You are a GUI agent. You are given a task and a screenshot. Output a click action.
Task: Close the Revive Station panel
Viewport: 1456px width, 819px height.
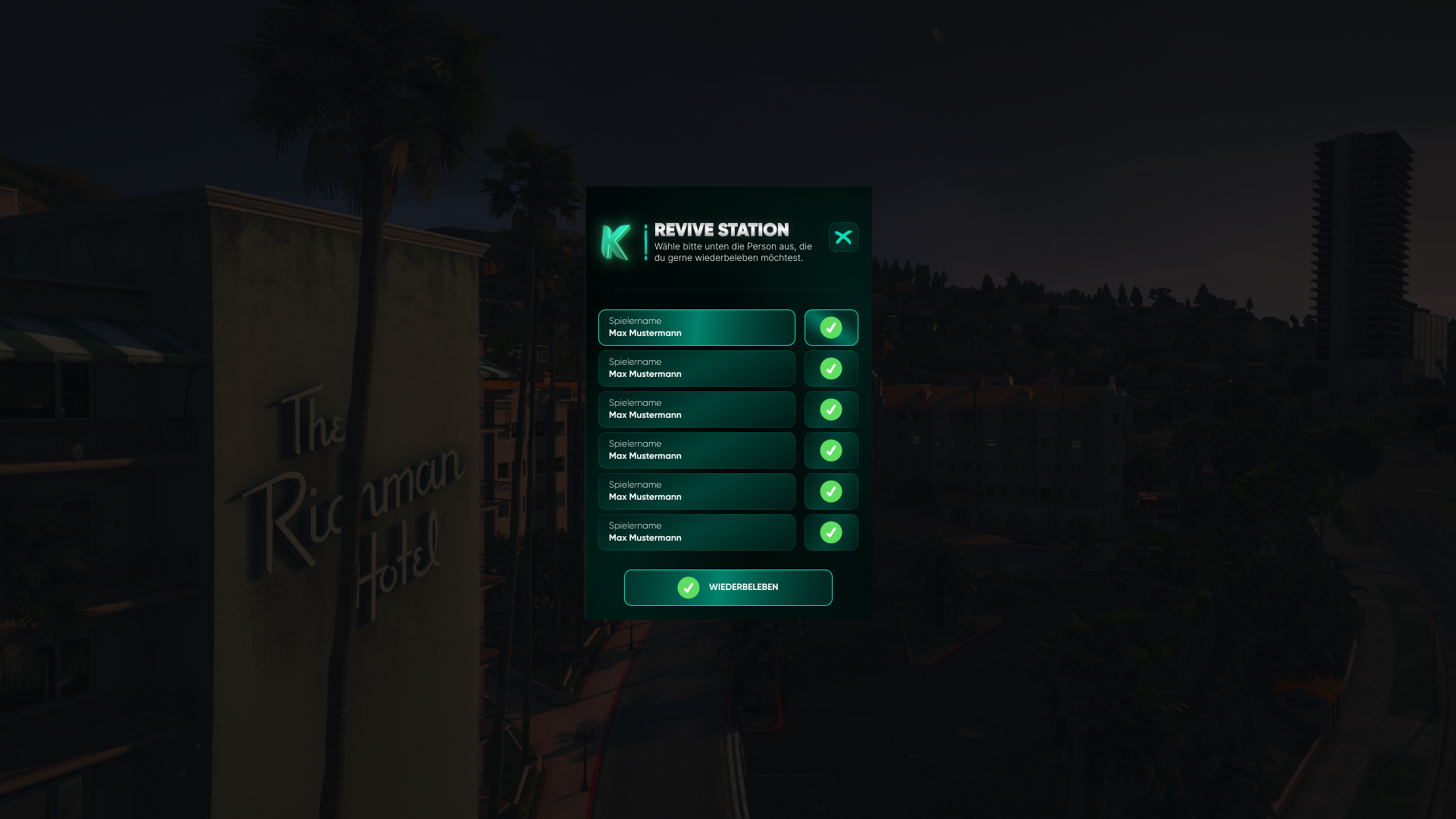[843, 237]
